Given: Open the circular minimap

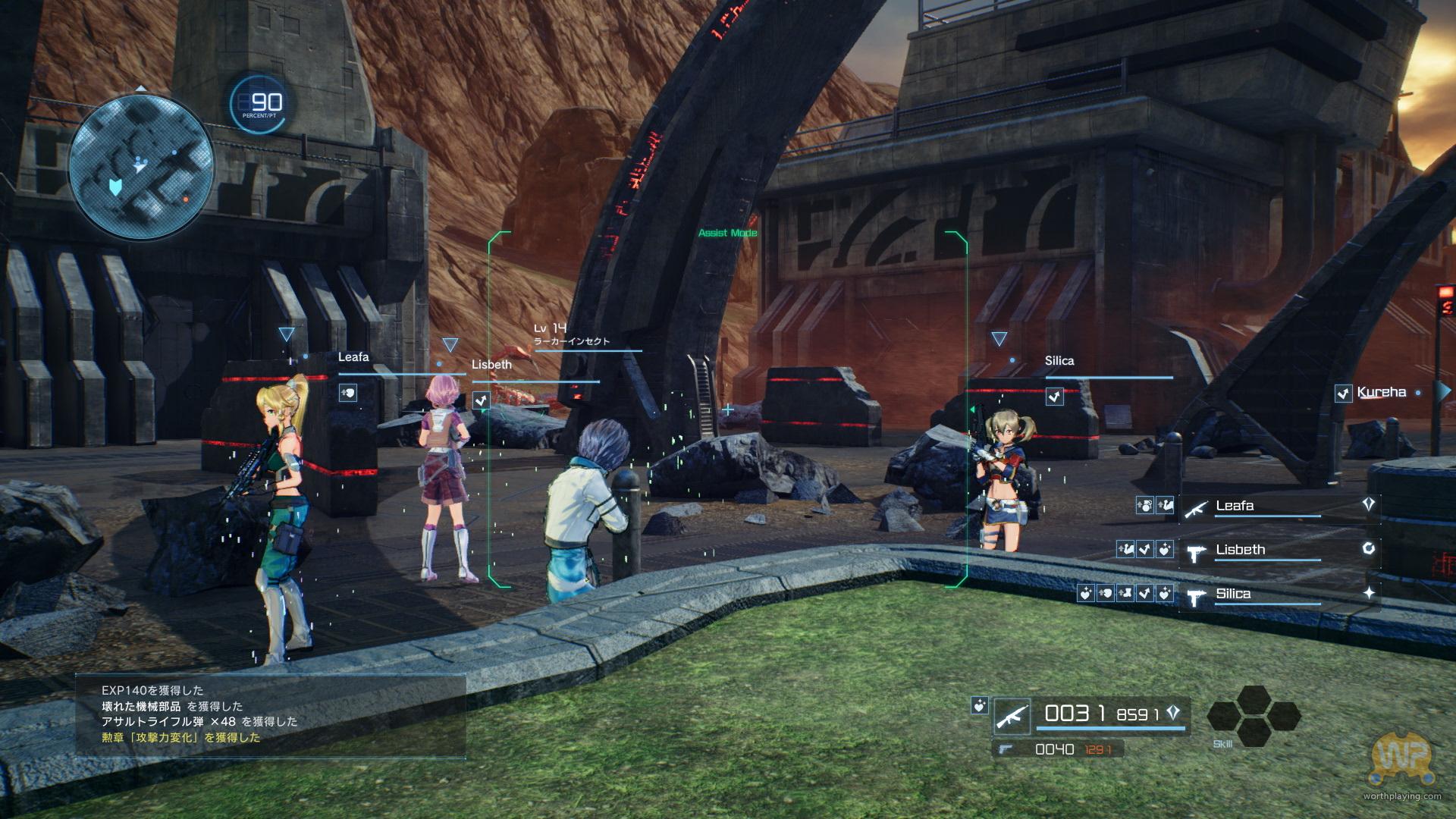Looking at the screenshot, I should pyautogui.click(x=141, y=166).
